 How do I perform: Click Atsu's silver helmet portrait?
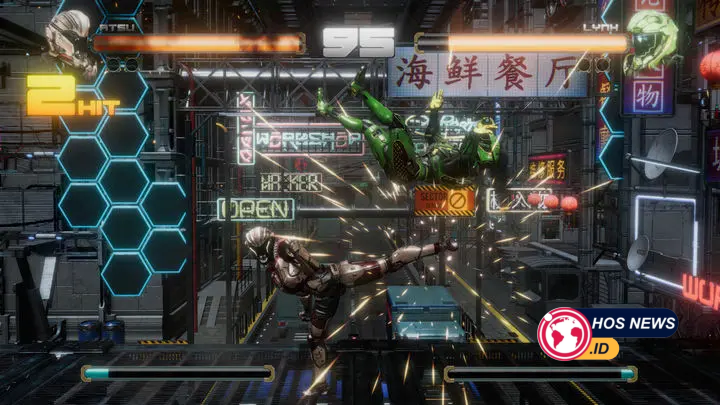[x=68, y=44]
